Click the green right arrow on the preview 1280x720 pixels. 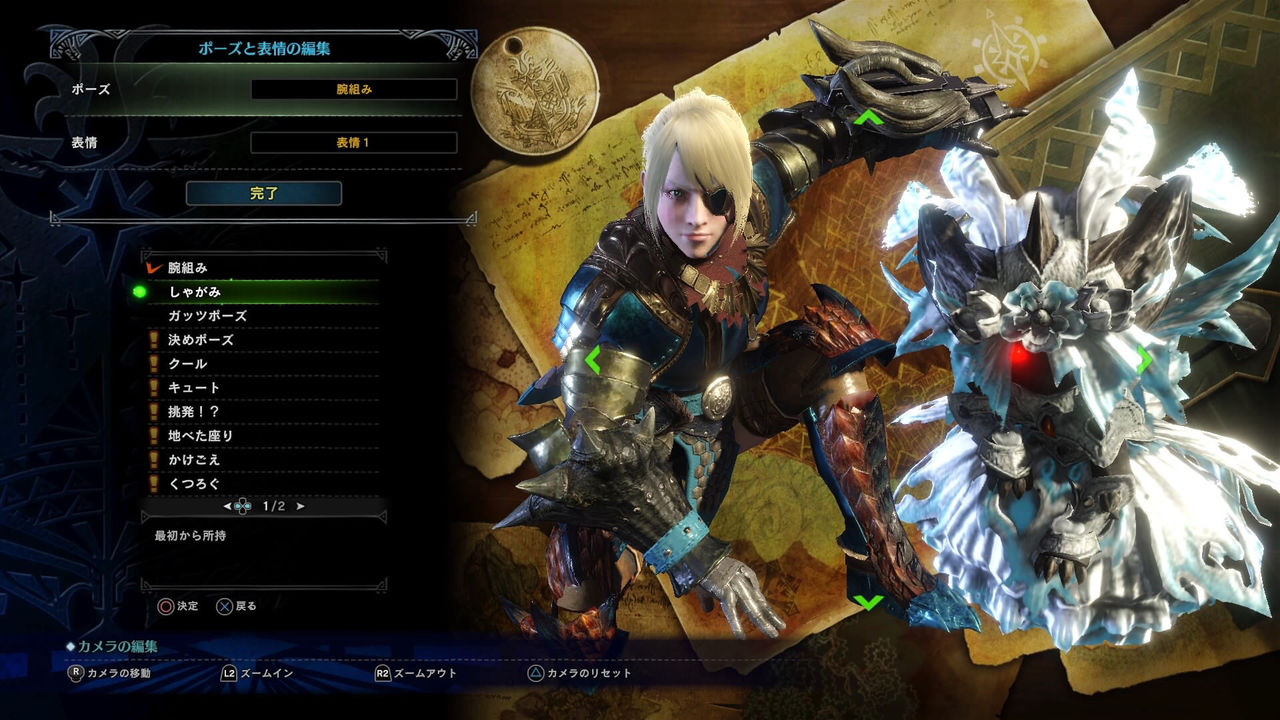[1143, 360]
